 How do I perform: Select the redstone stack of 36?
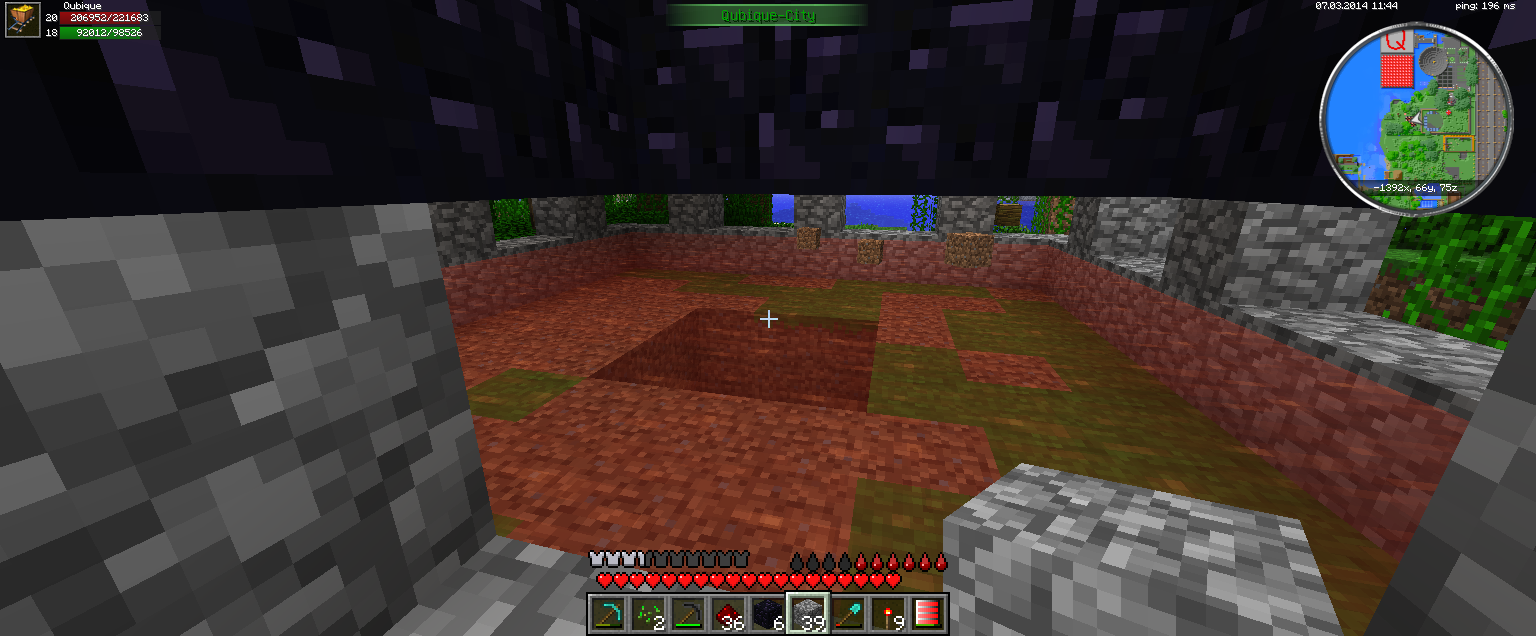click(727, 614)
